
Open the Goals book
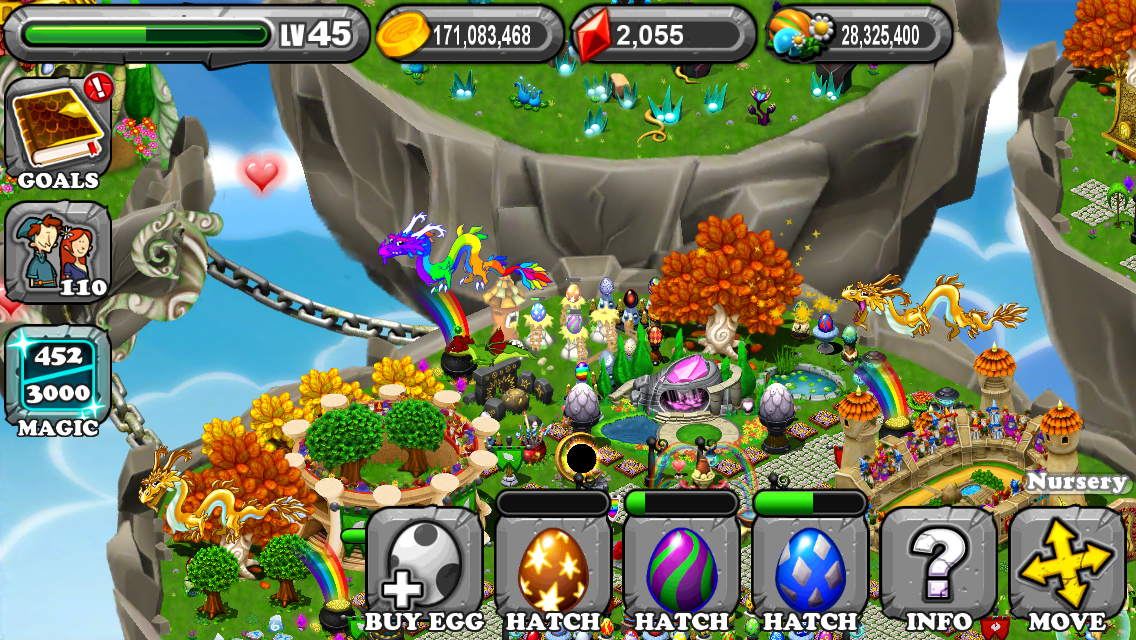point(58,130)
